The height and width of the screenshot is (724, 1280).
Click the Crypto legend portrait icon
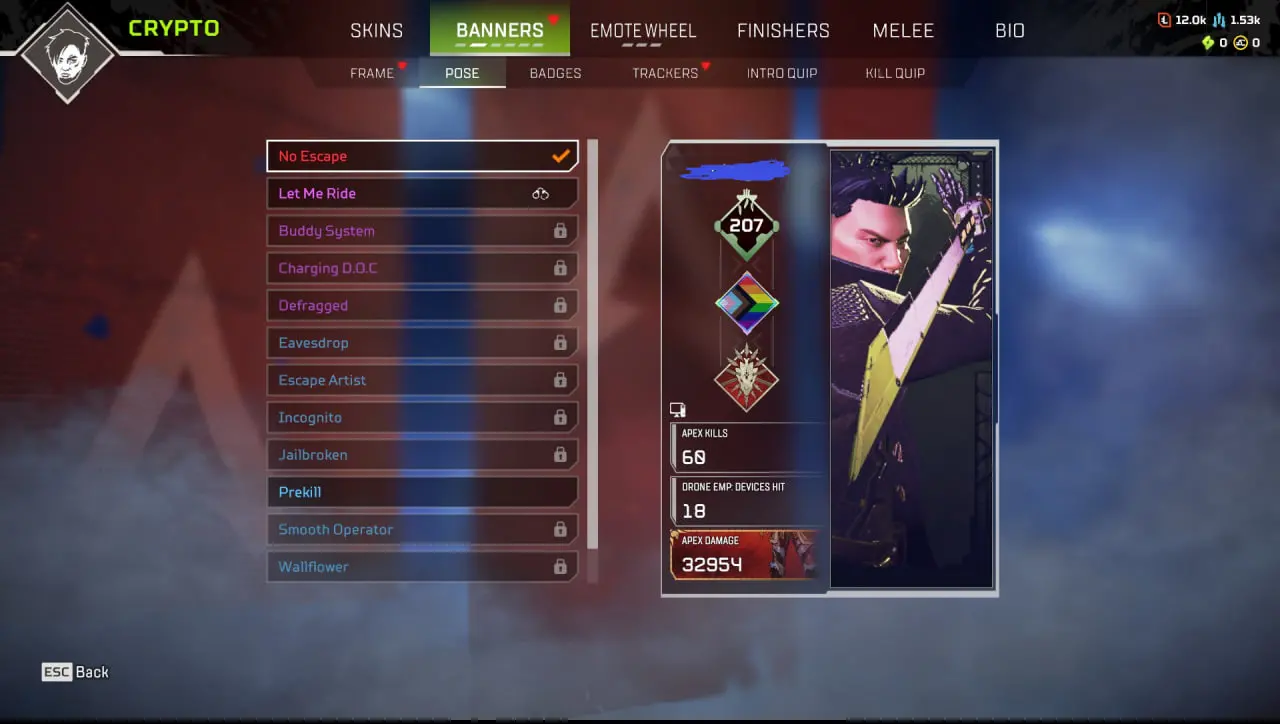tap(66, 52)
